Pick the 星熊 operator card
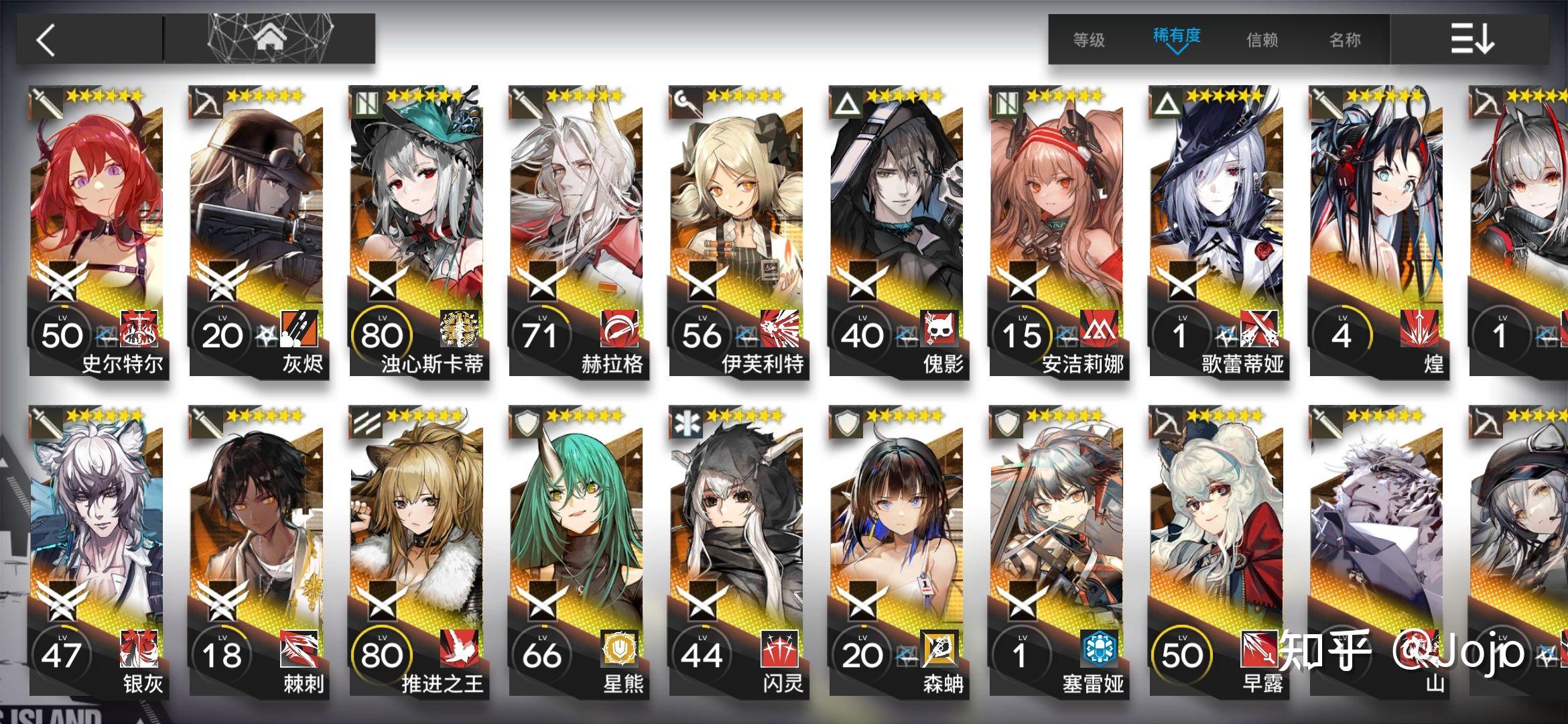 click(577, 551)
